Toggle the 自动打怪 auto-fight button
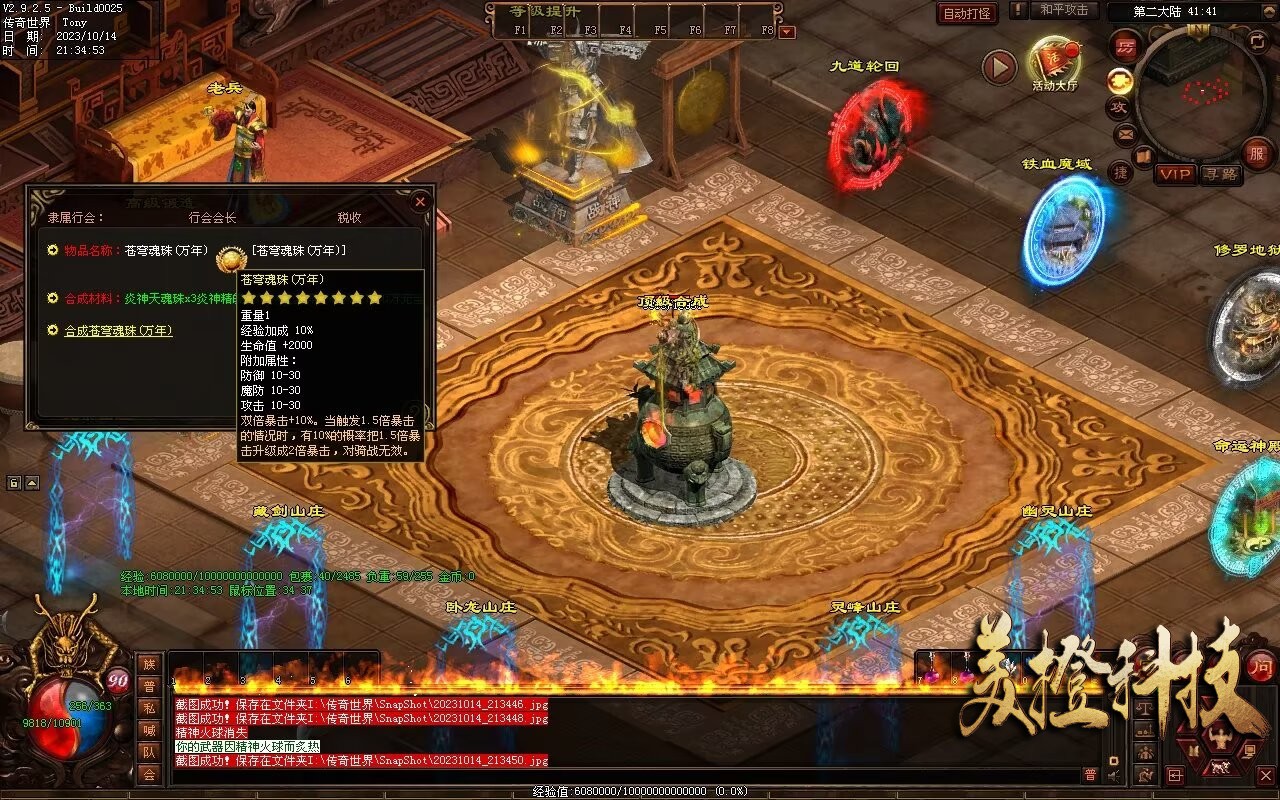The image size is (1280, 800). (x=967, y=13)
